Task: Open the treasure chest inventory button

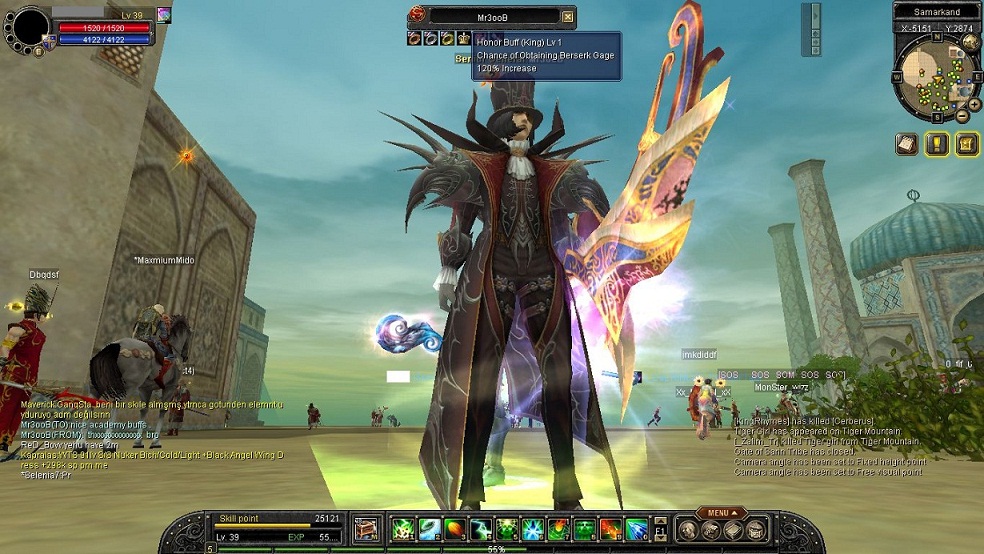Action: (x=367, y=529)
